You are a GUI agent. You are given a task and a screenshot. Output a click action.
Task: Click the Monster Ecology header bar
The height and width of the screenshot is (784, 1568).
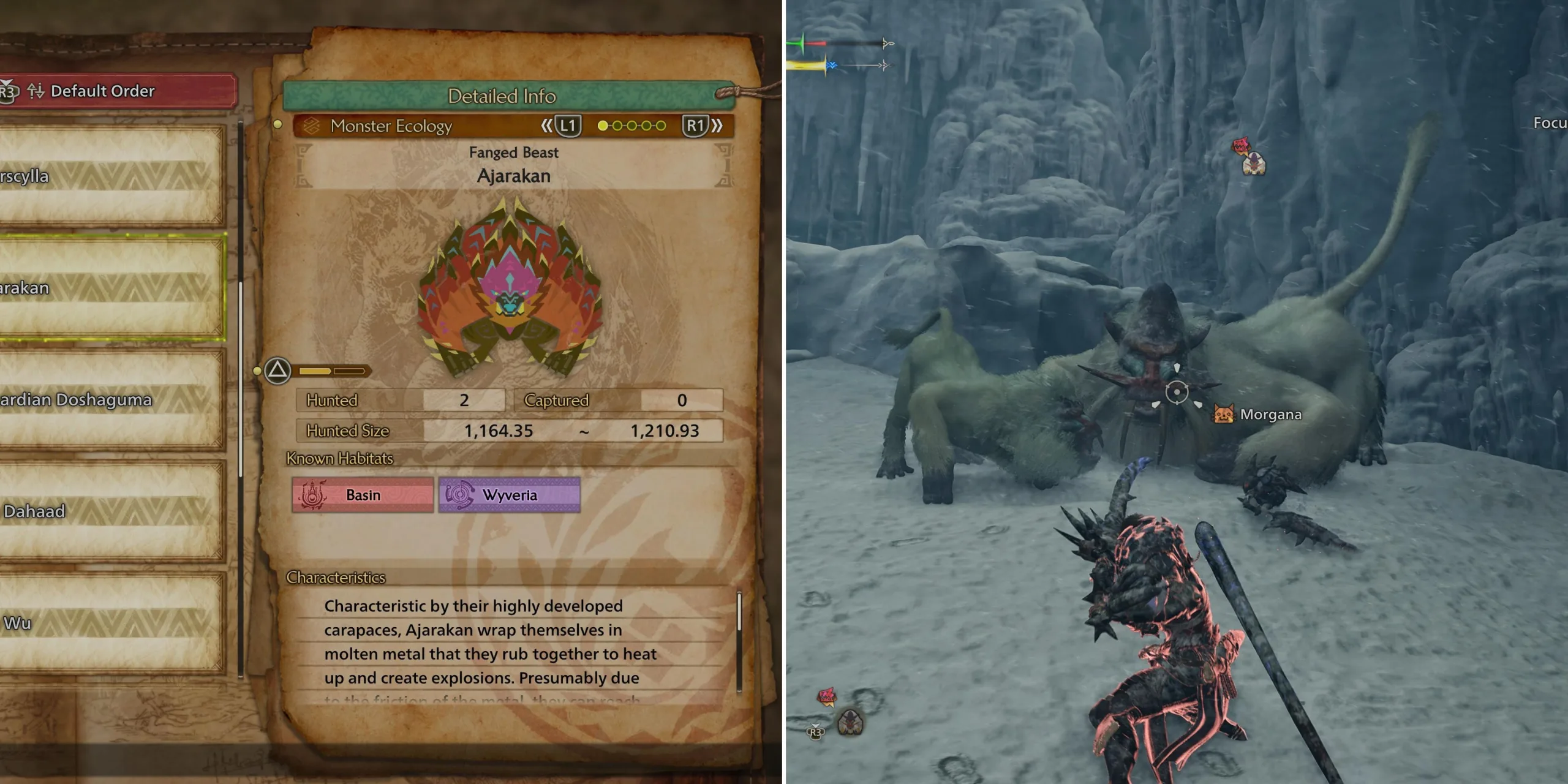[x=392, y=127]
